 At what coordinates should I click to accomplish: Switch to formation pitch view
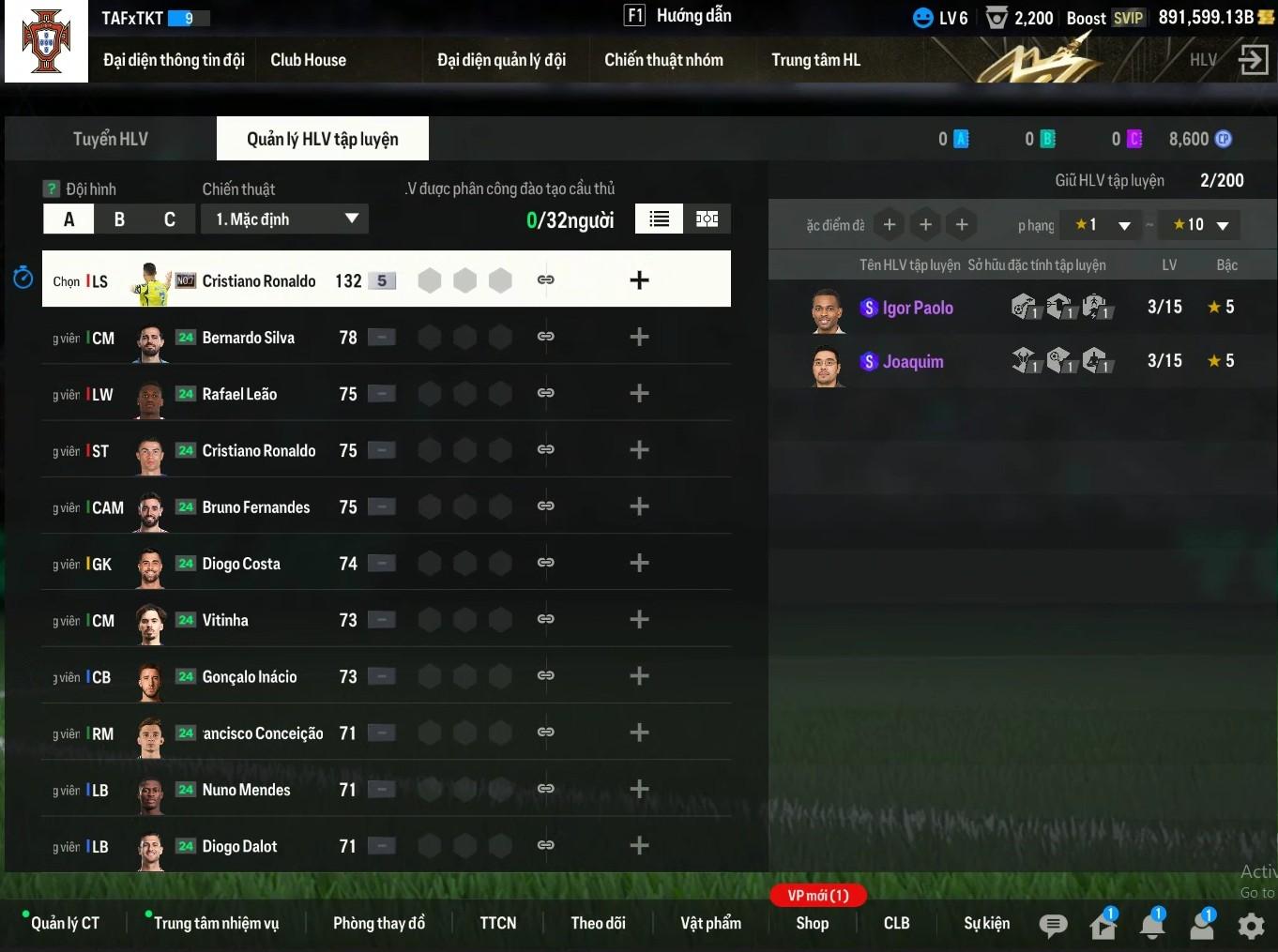coord(707,219)
